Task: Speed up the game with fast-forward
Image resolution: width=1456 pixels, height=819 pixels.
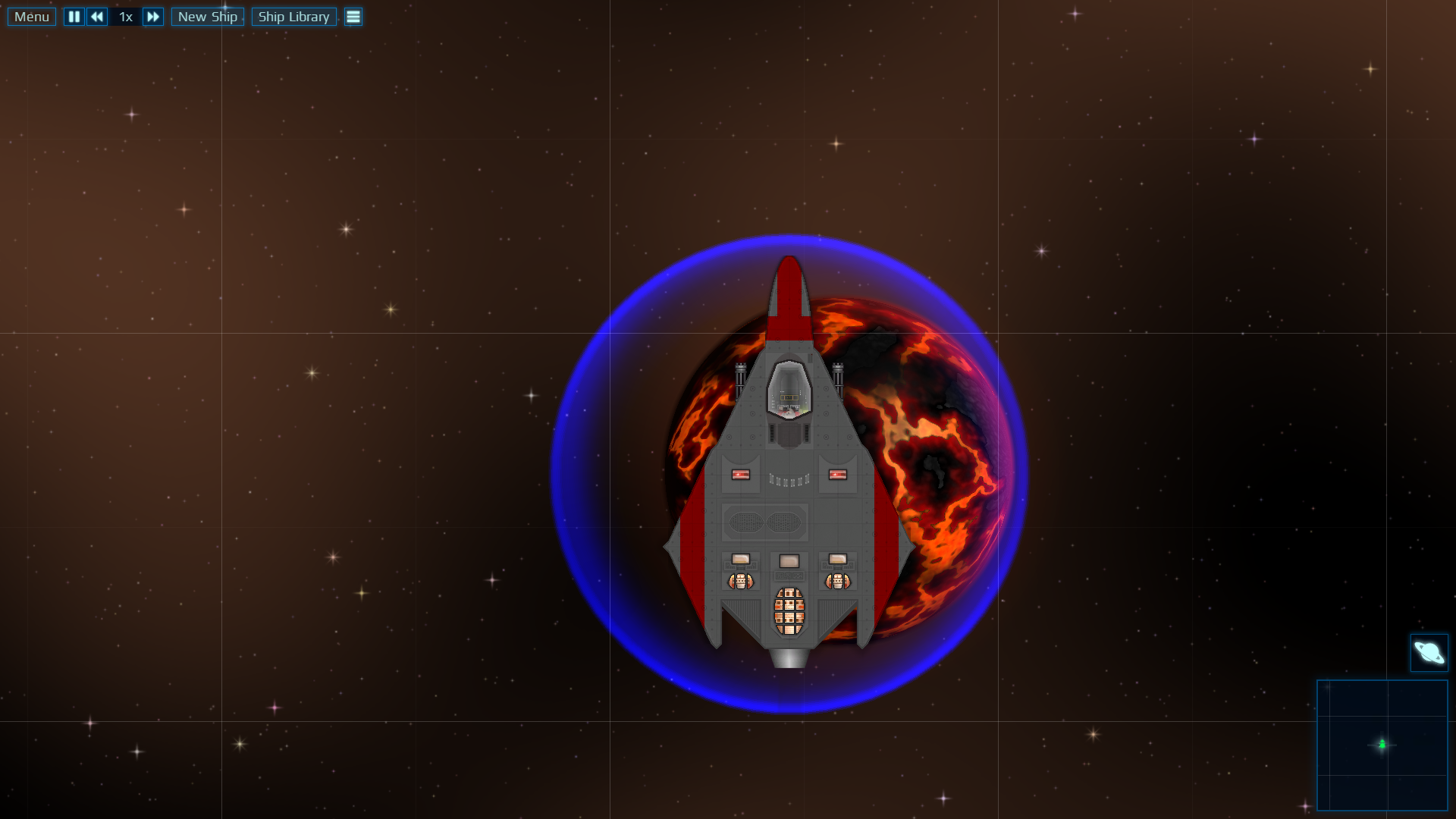Action: tap(152, 17)
